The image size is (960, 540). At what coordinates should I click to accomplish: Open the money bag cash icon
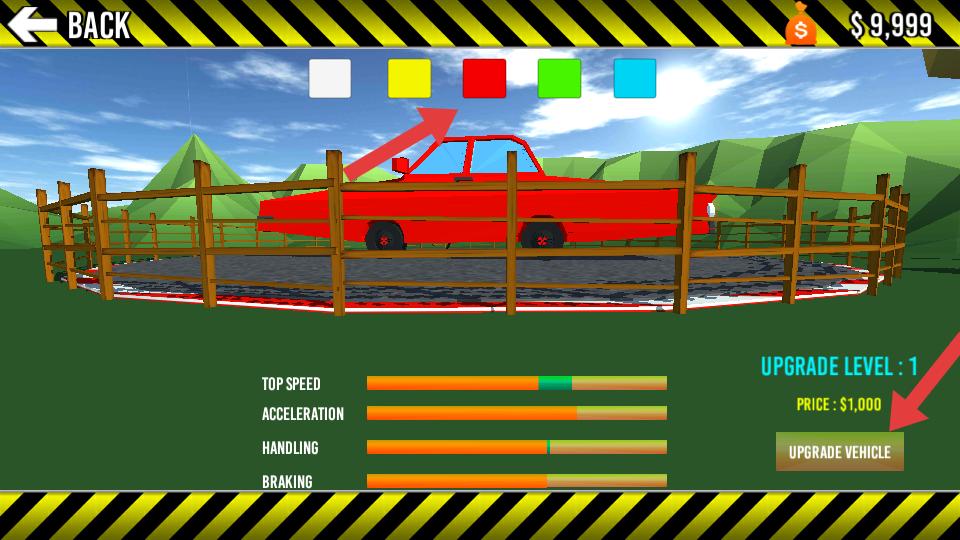point(800,24)
